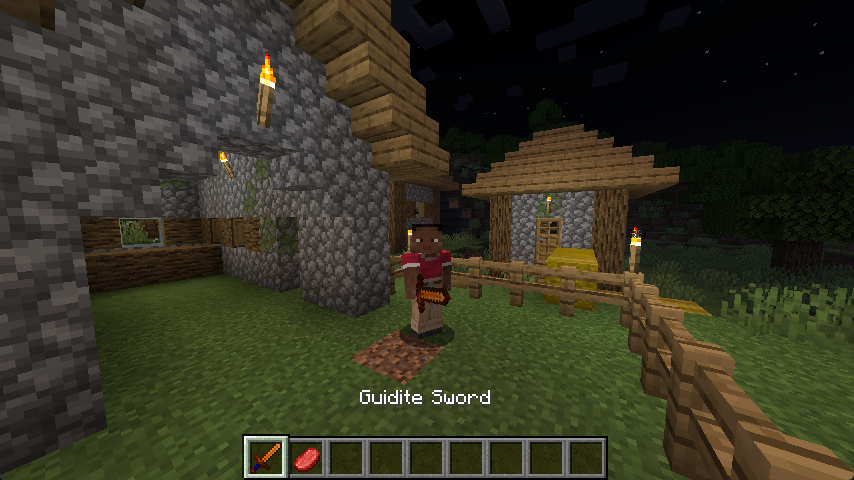The width and height of the screenshot is (854, 480).
Task: Choose the raw meat hotbar slot
Action: [x=306, y=458]
